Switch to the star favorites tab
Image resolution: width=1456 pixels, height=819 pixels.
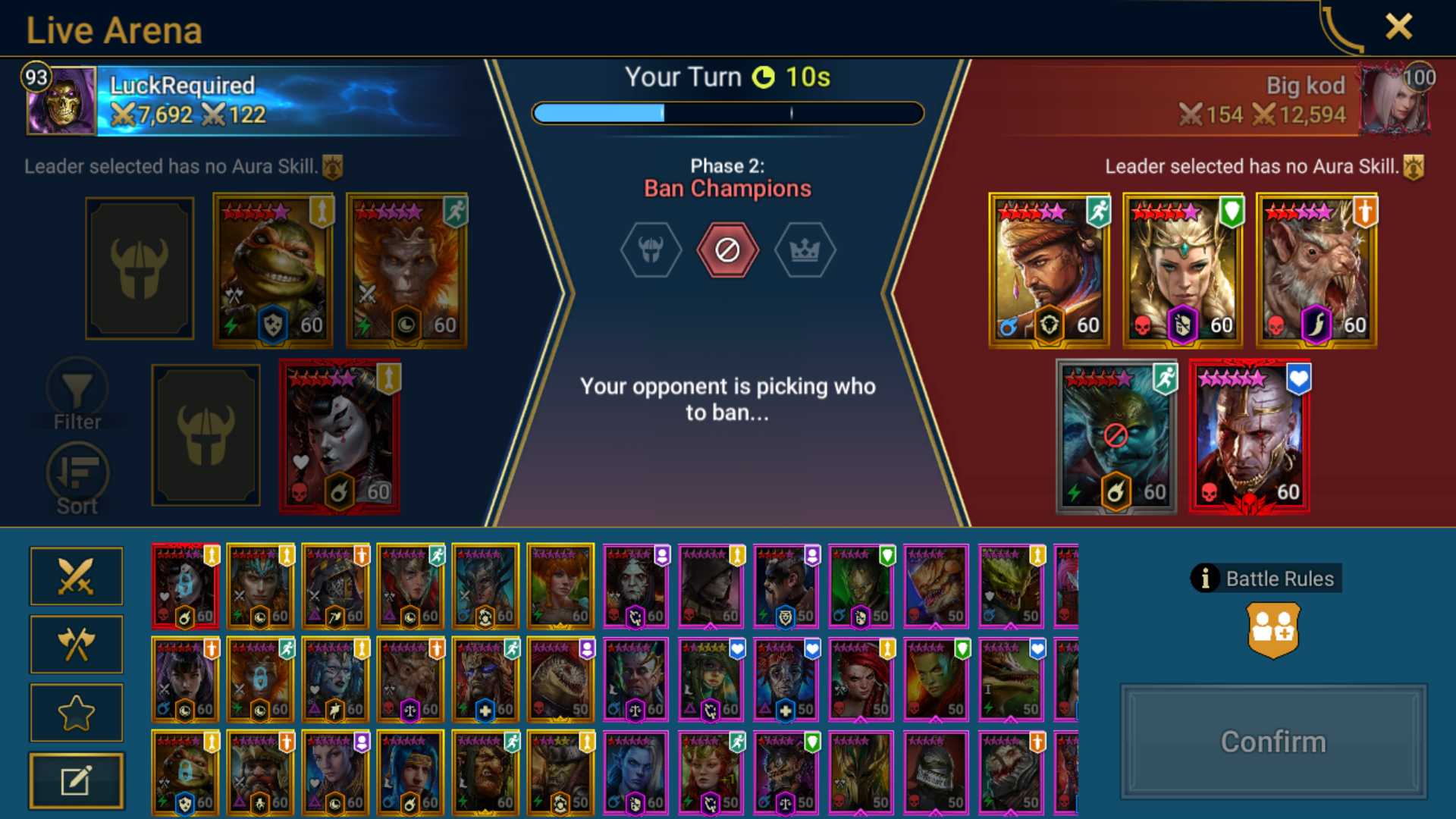pos(76,713)
